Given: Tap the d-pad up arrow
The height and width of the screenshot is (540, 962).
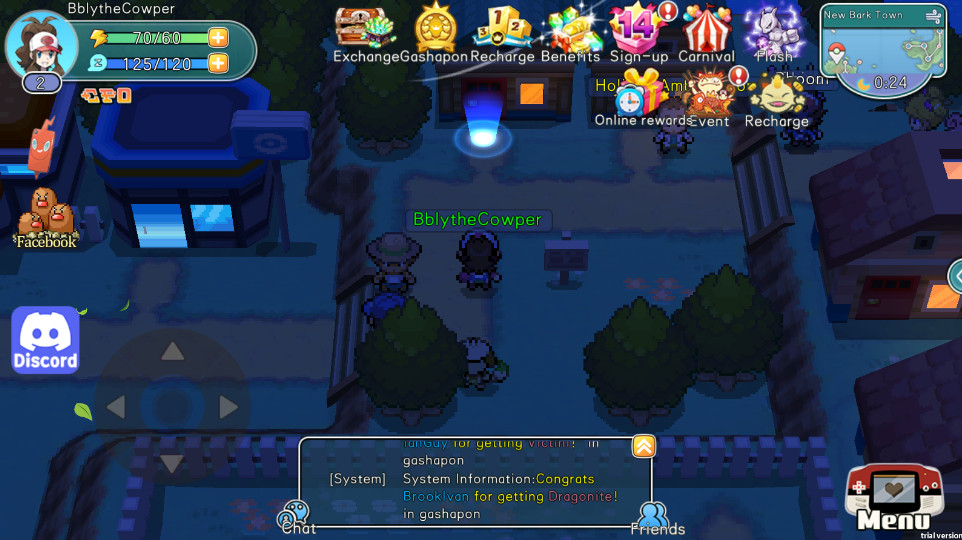Looking at the screenshot, I should tap(173, 351).
